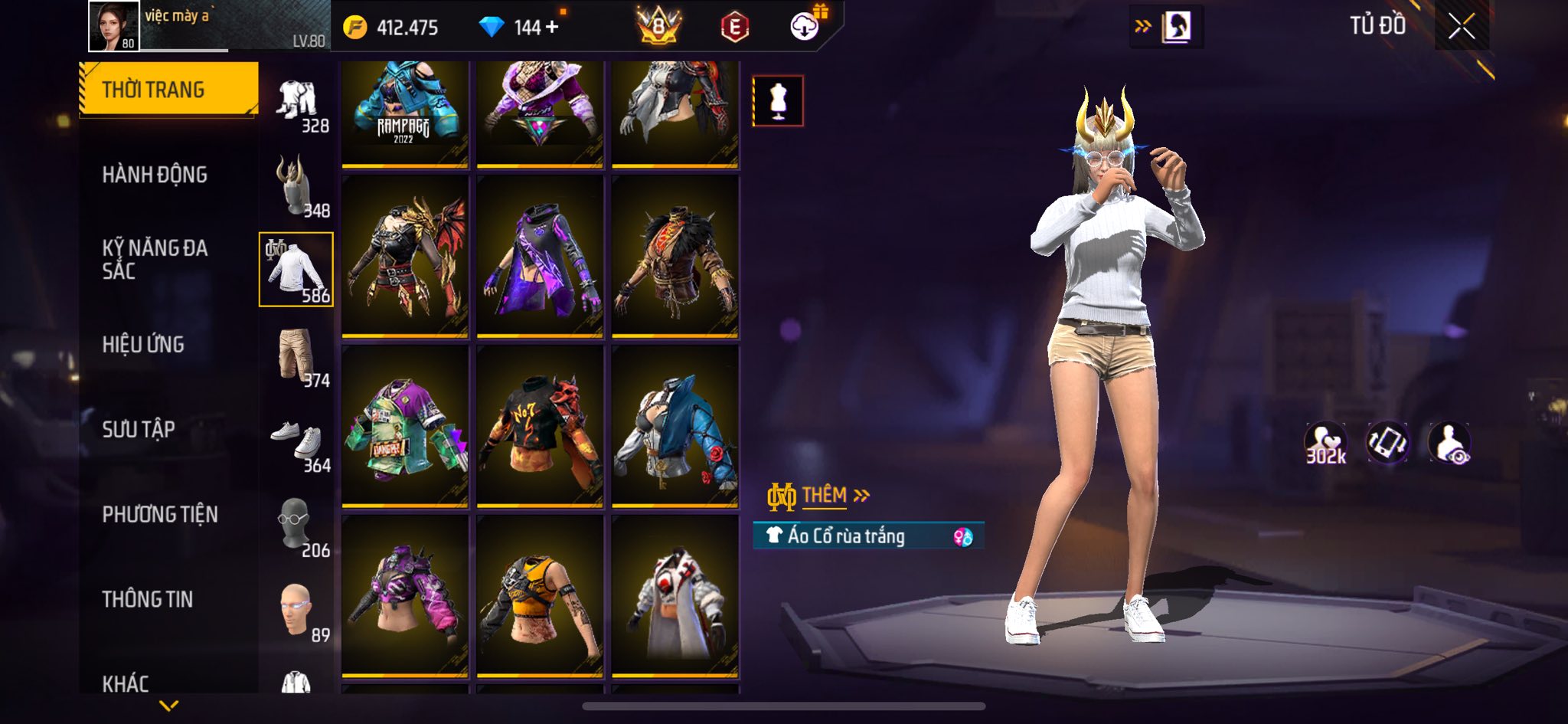Open the white sneakers shoes category

pos(297,441)
